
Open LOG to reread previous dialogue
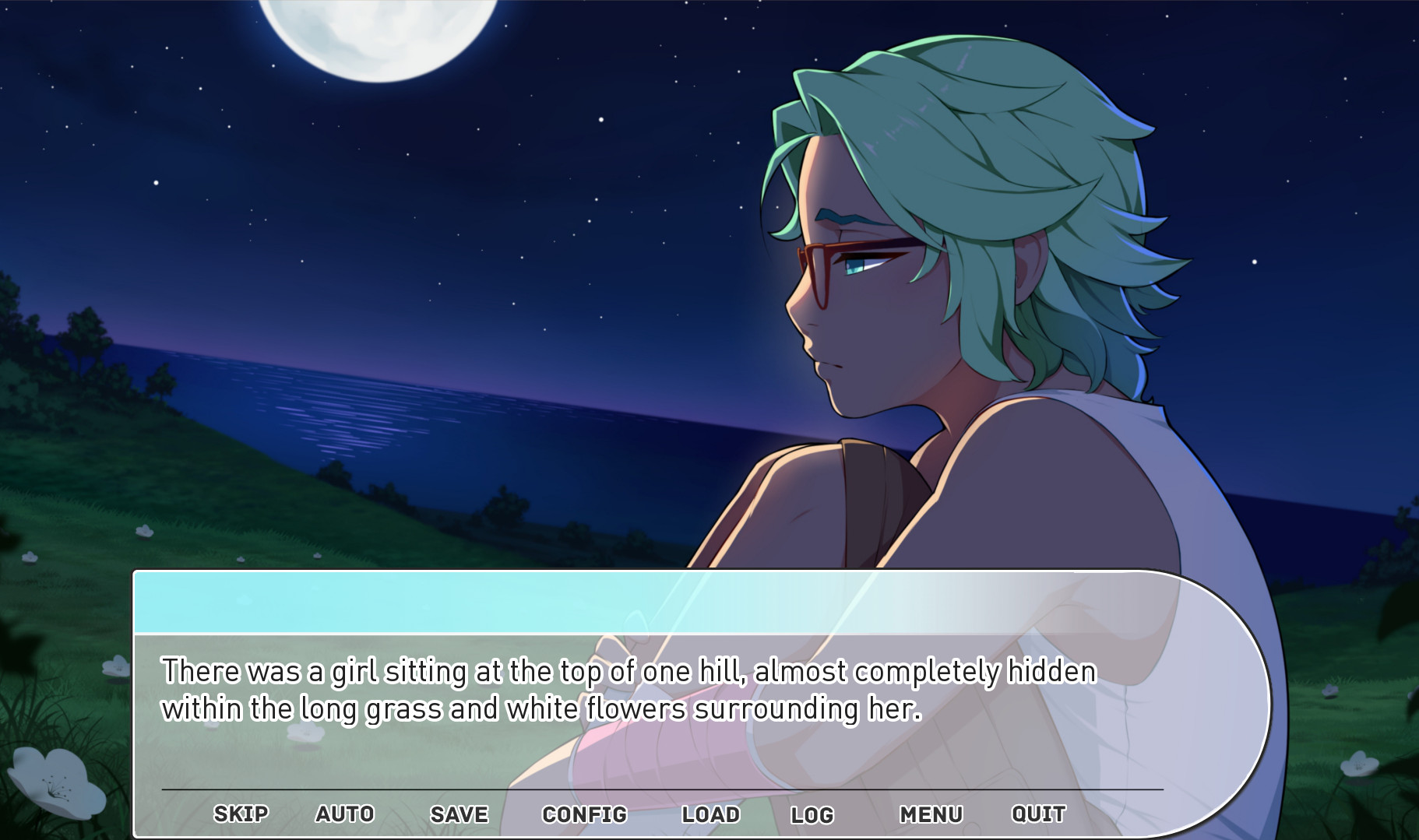point(812,814)
